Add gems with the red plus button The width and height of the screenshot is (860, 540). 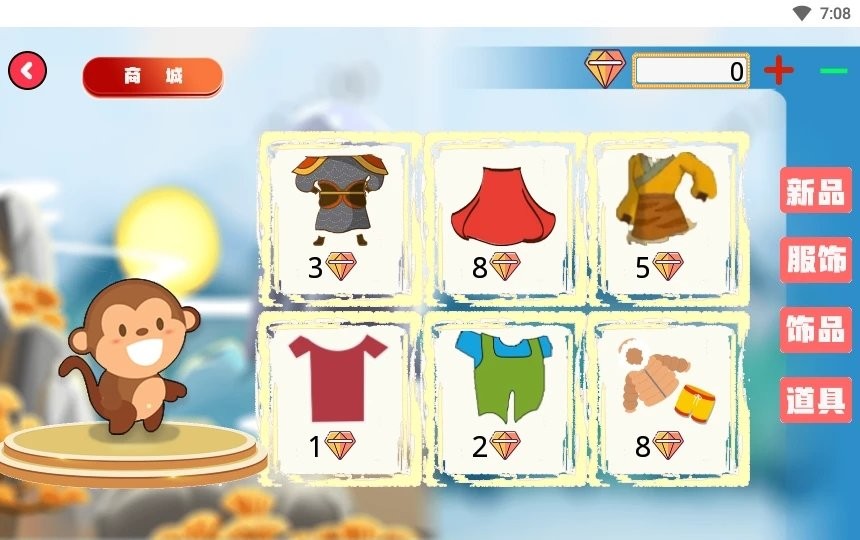point(778,71)
